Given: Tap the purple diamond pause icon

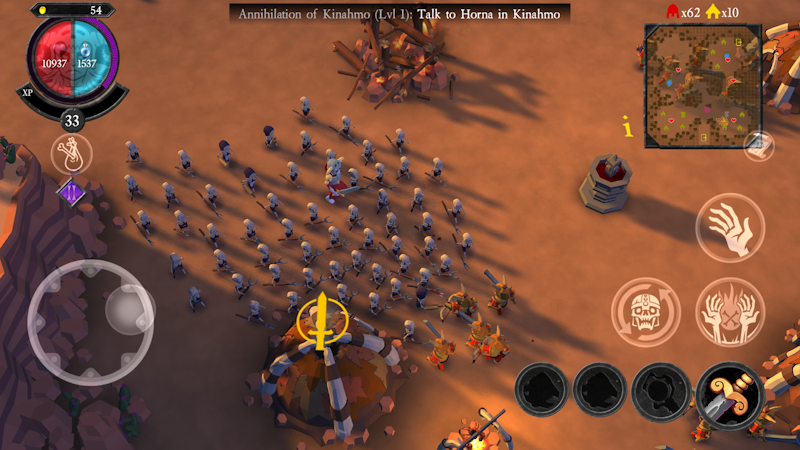Looking at the screenshot, I should (72, 190).
